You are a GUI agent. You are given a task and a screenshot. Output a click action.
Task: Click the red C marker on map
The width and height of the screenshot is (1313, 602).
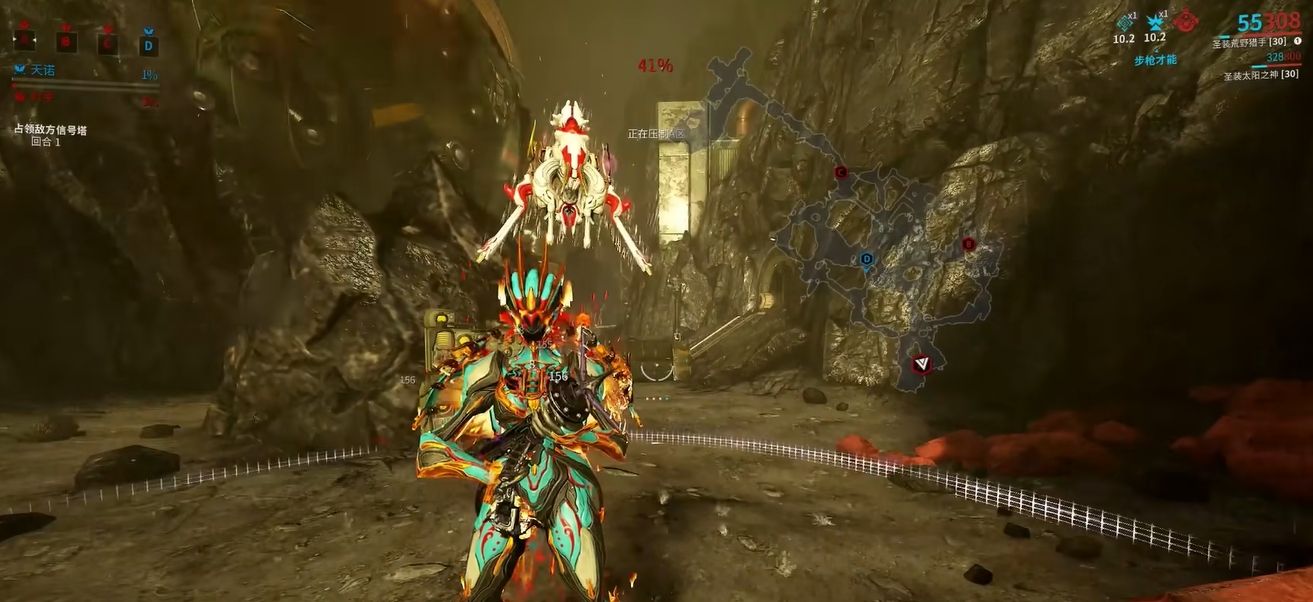point(841,172)
